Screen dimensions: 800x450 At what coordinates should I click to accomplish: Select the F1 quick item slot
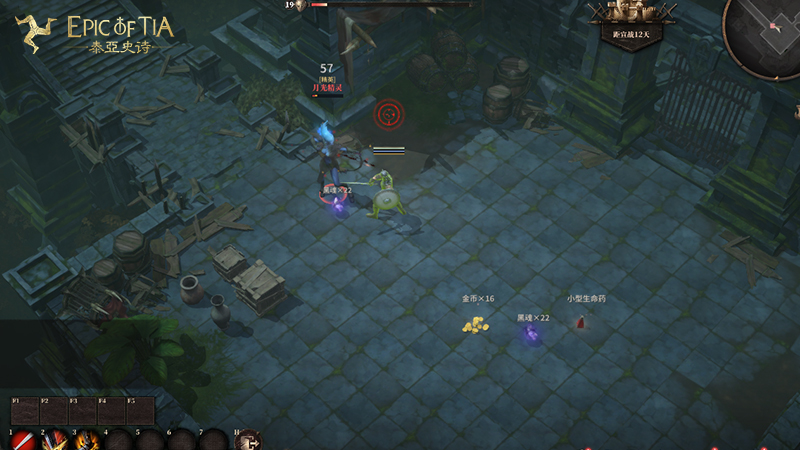24,411
